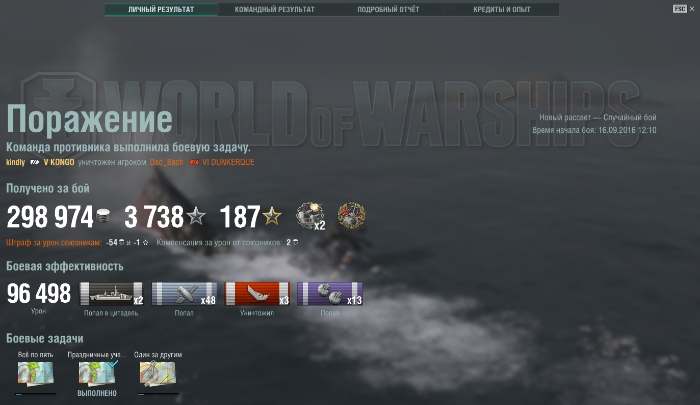Close the battle results screen with X

click(691, 8)
